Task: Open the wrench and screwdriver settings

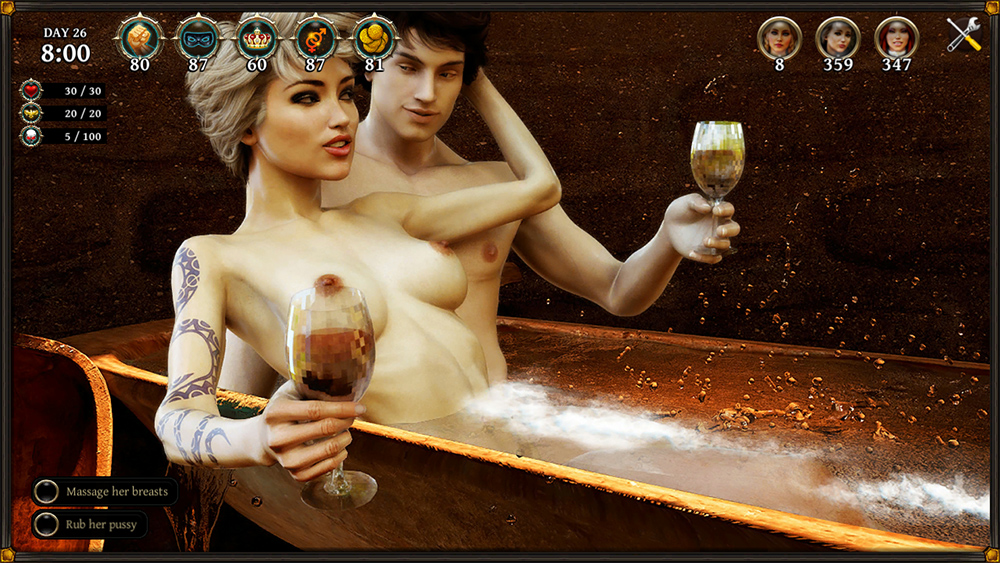Action: click(x=964, y=36)
